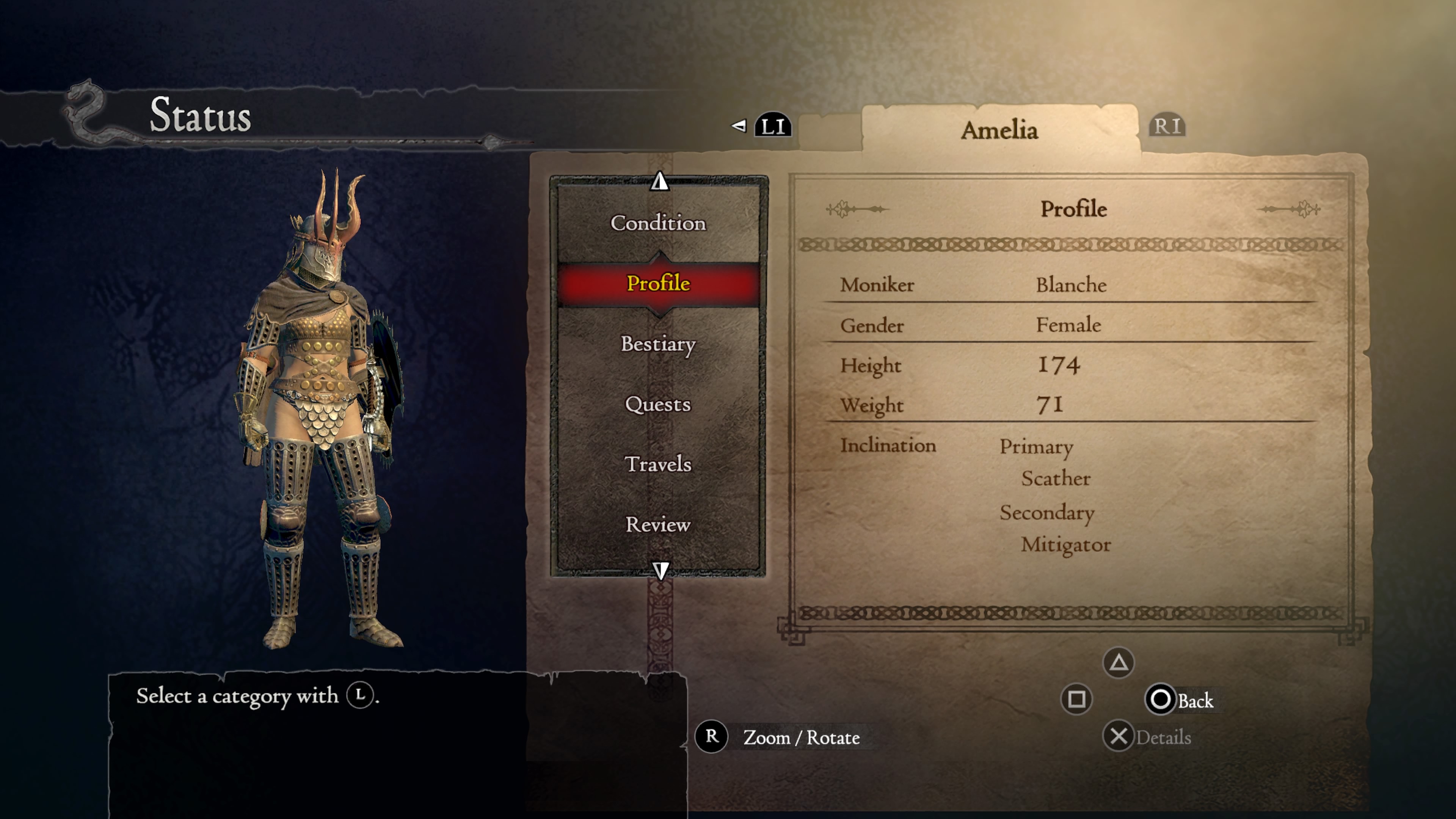Click the R stick icon for Zoom/Rotate
1456x819 pixels.
click(712, 737)
